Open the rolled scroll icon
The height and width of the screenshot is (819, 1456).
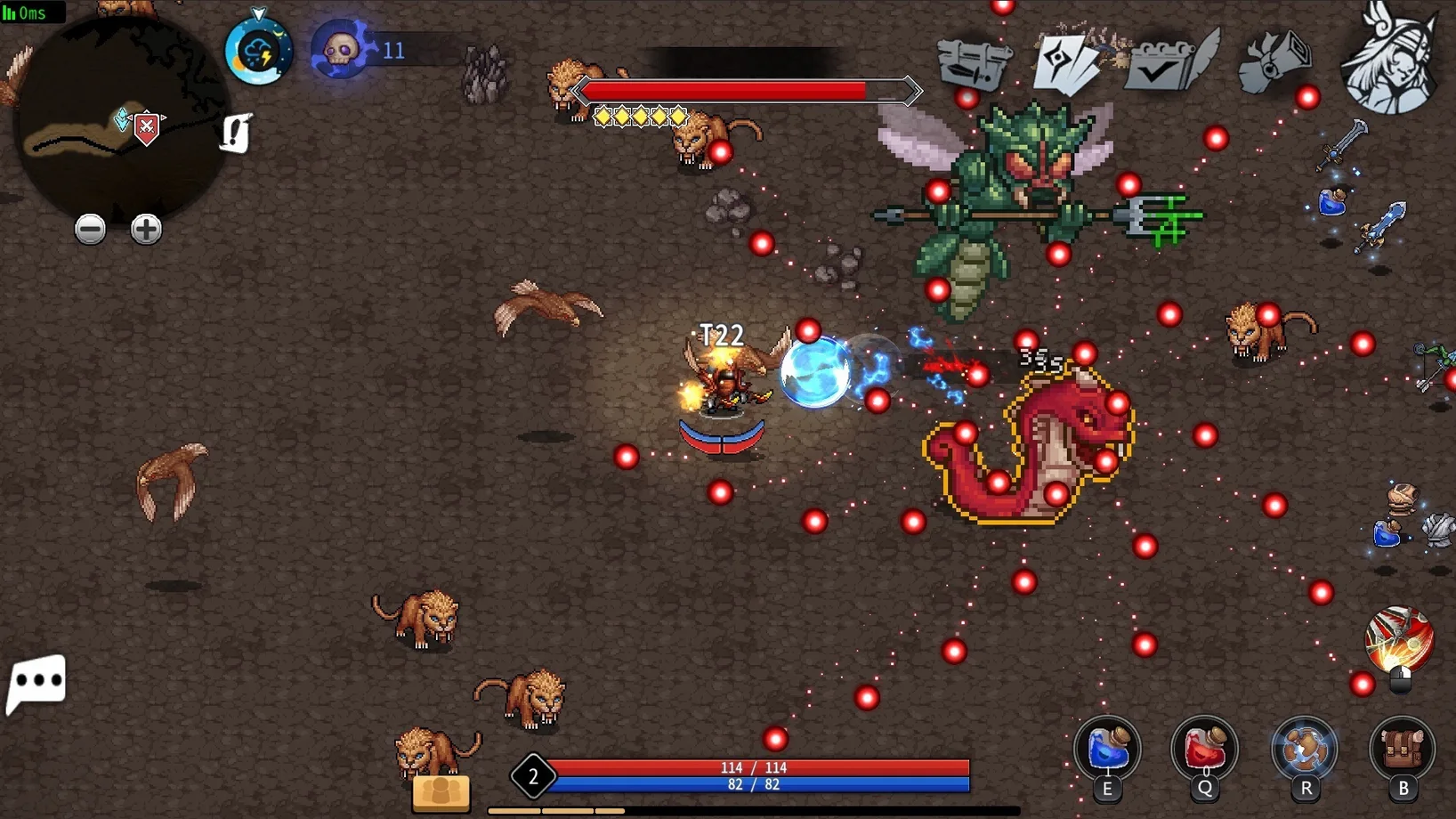click(1275, 61)
